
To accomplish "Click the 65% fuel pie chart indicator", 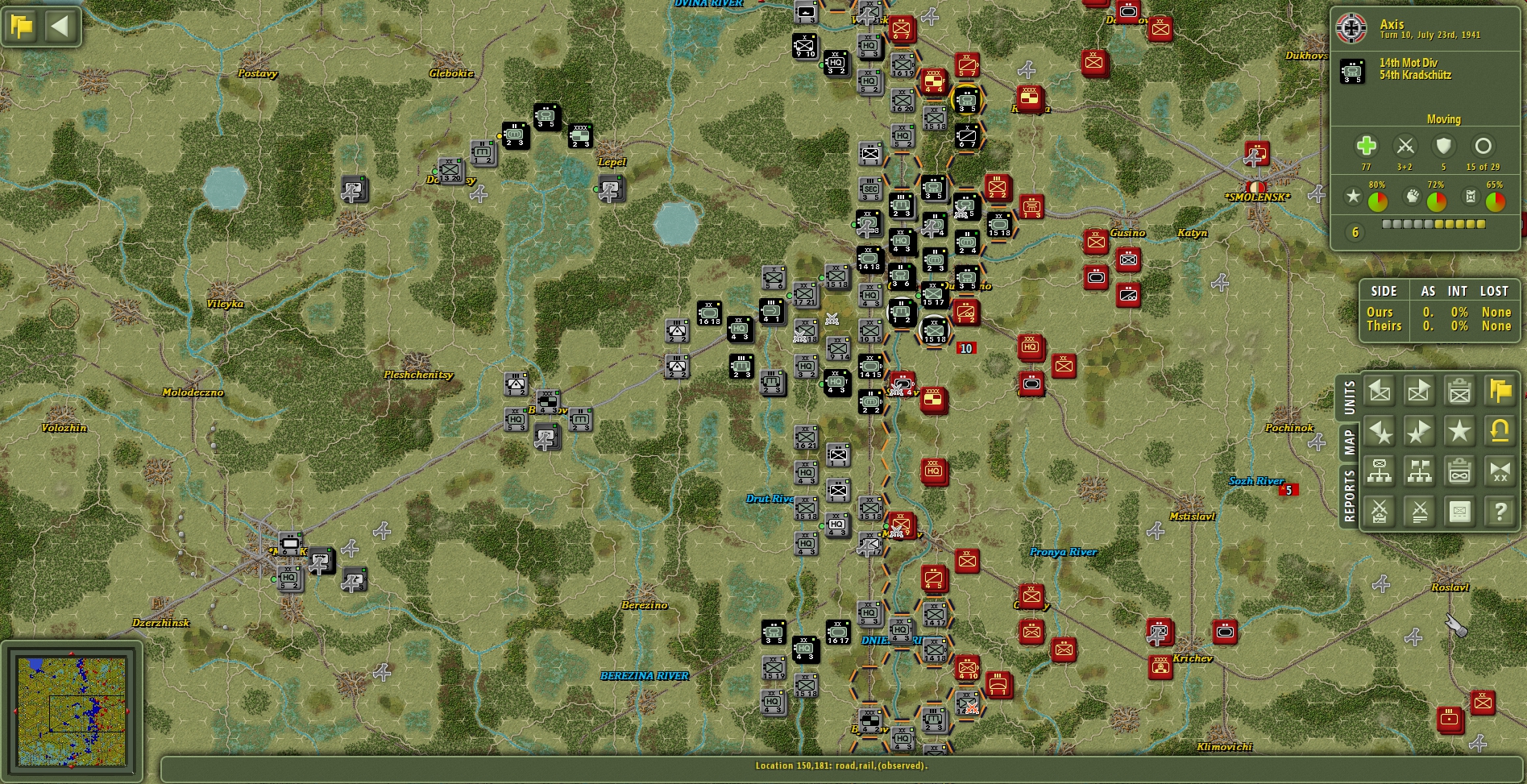I will pyautogui.click(x=1494, y=200).
